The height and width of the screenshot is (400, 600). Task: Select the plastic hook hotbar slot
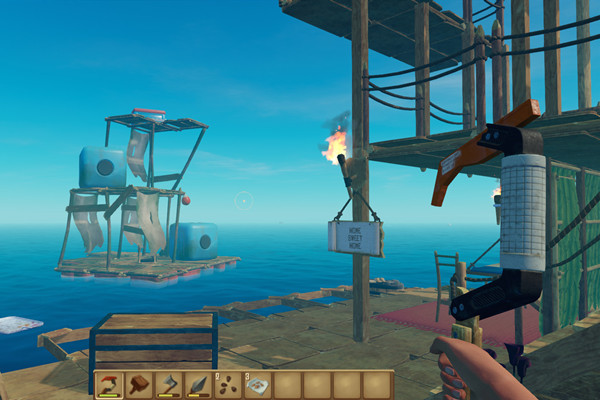pyautogui.click(x=109, y=384)
